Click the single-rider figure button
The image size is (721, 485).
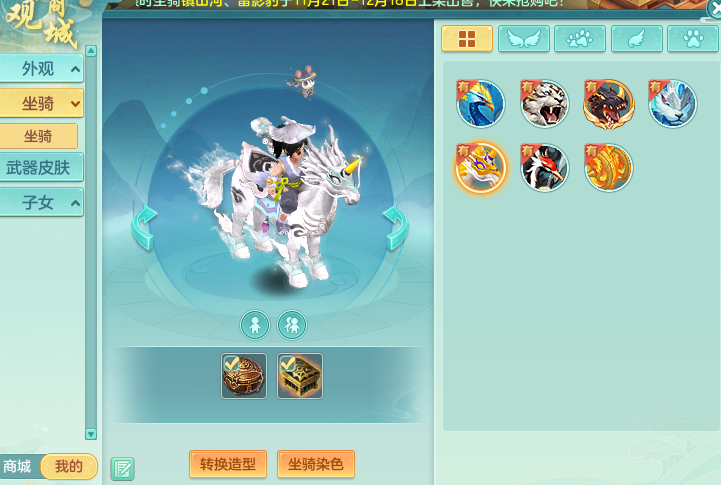255,324
